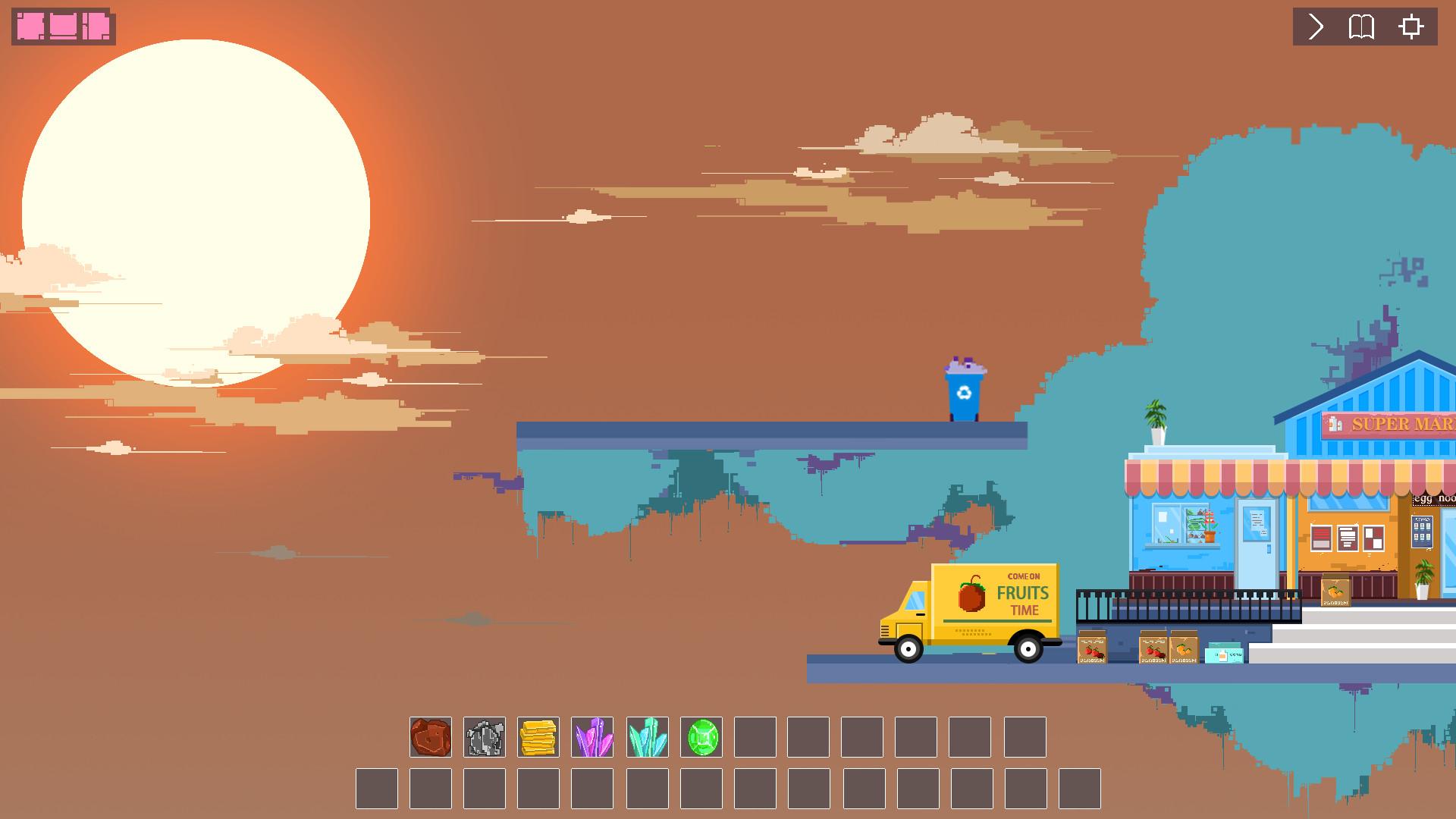Viewport: 1456px width, 819px height.
Task: Enter the SUPER MARKET building
Action: [1401, 425]
